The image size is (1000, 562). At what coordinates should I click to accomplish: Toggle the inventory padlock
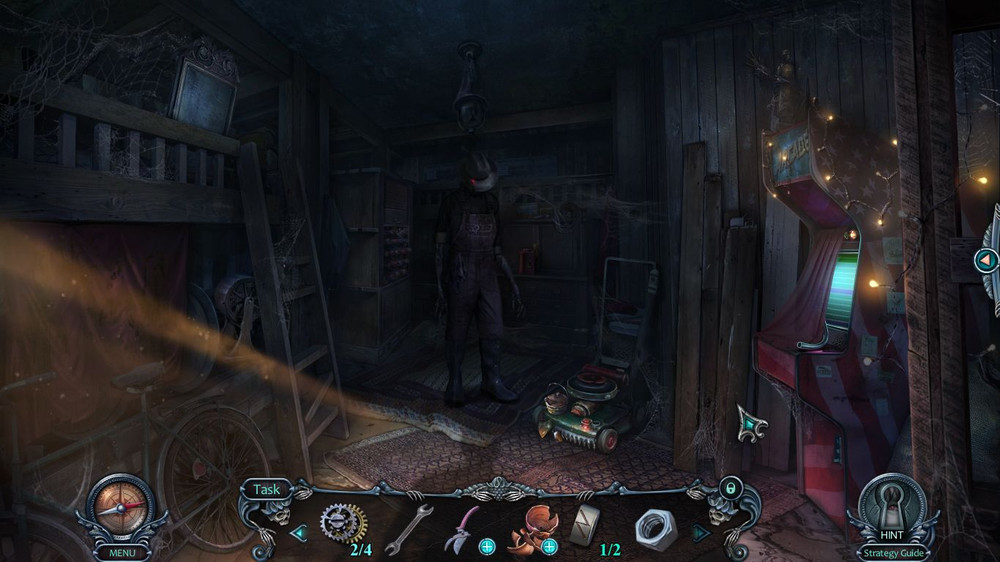click(x=731, y=488)
